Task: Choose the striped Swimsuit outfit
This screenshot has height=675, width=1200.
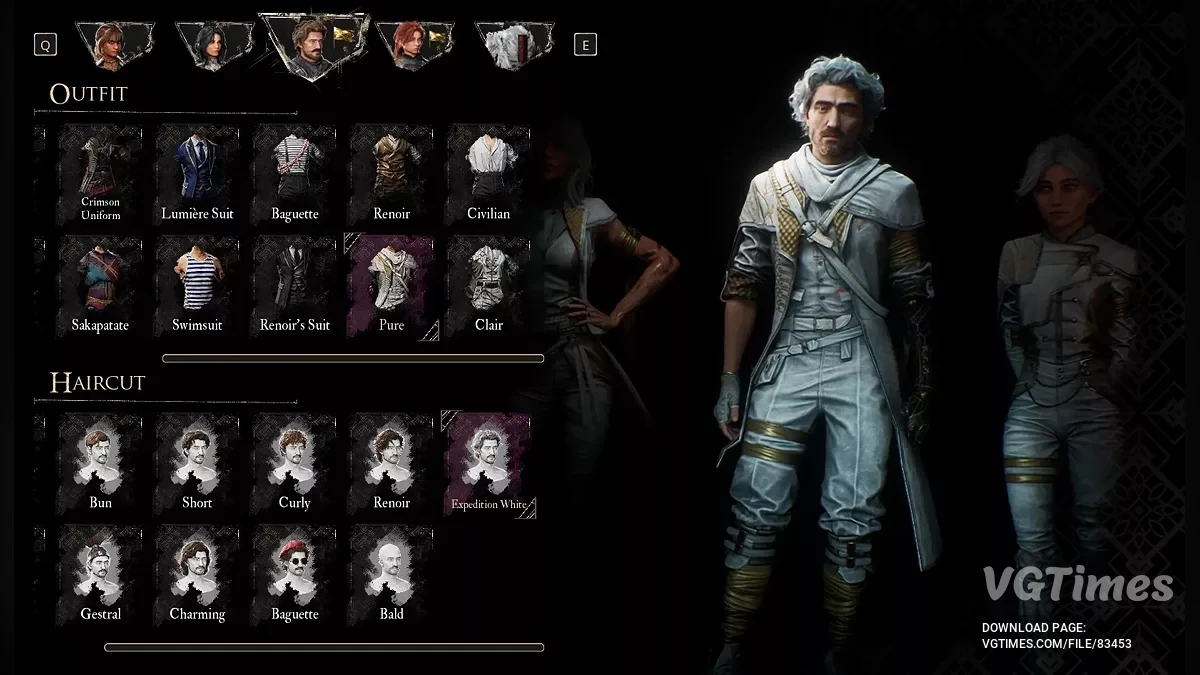Action: 197,285
